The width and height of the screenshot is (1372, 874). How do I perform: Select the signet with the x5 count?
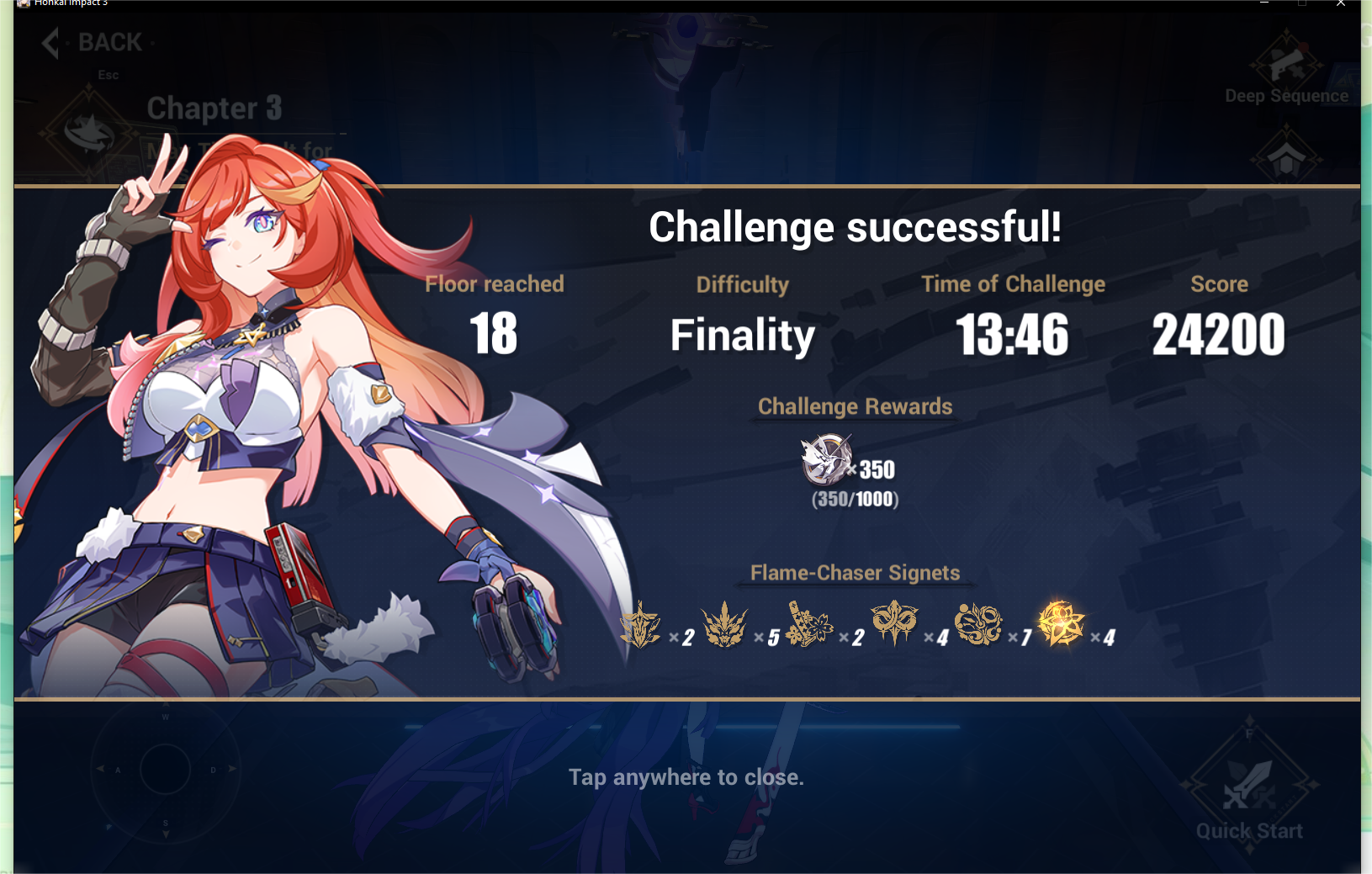pyautogui.click(x=726, y=622)
